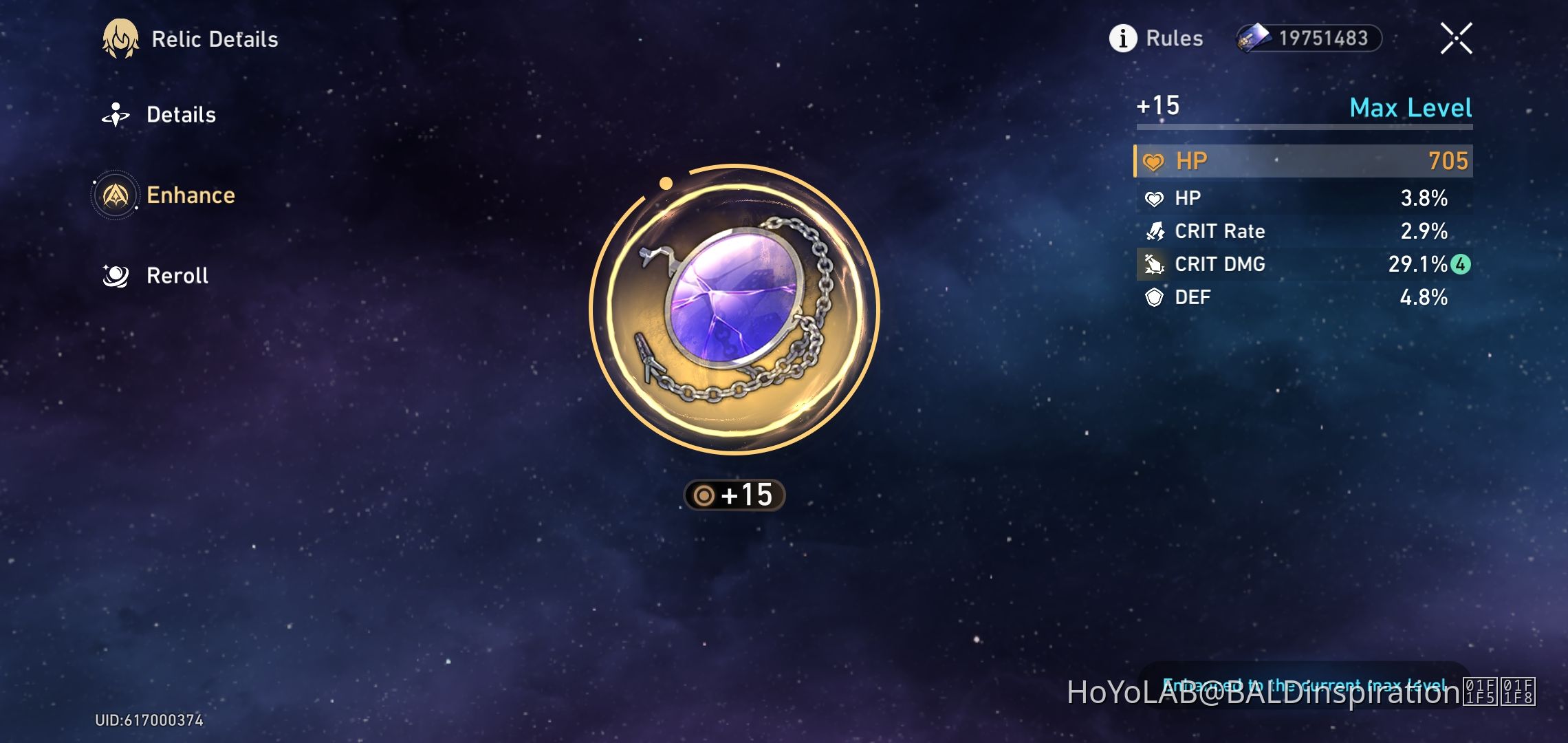The height and width of the screenshot is (743, 1568).
Task: Click the character portrait icon beside Relic Details
Action: pos(120,39)
